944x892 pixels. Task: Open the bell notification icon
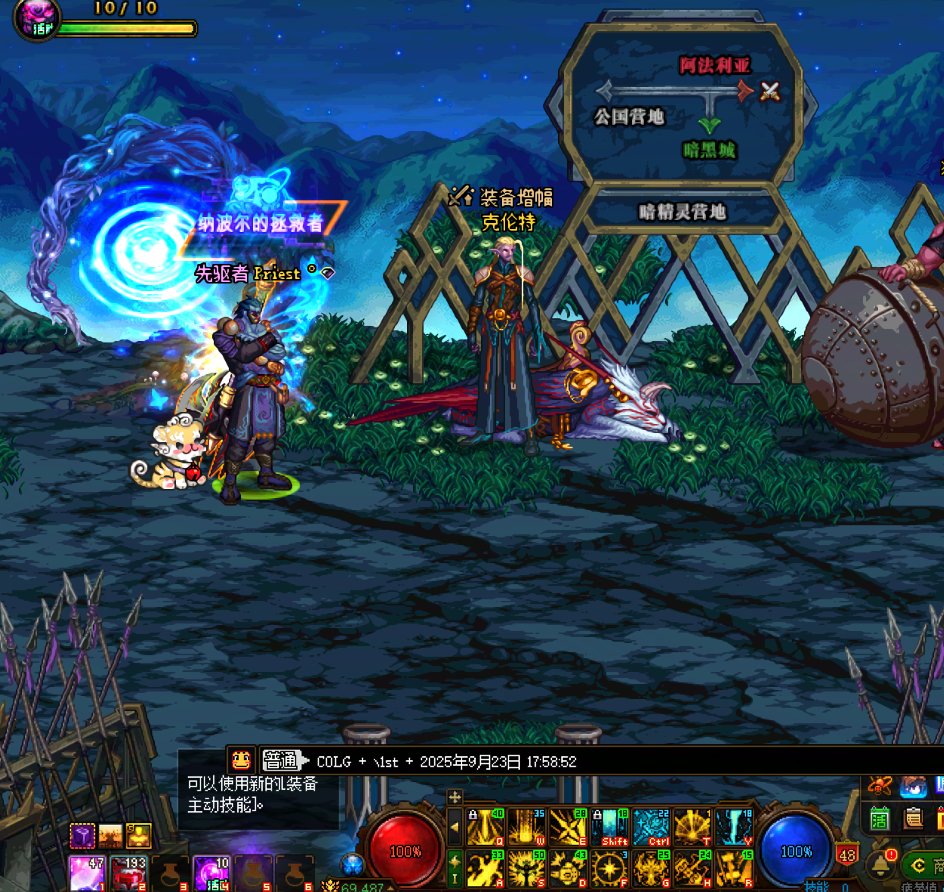click(882, 863)
